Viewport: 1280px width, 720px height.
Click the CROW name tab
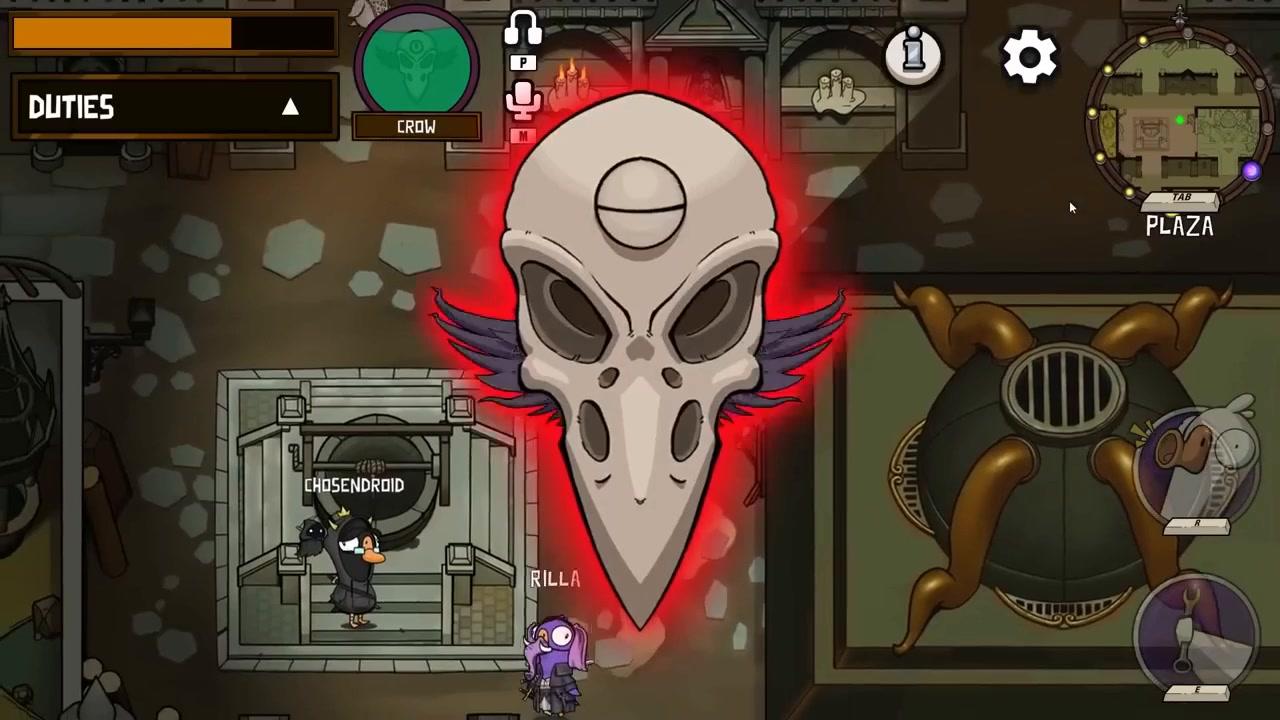pyautogui.click(x=416, y=126)
